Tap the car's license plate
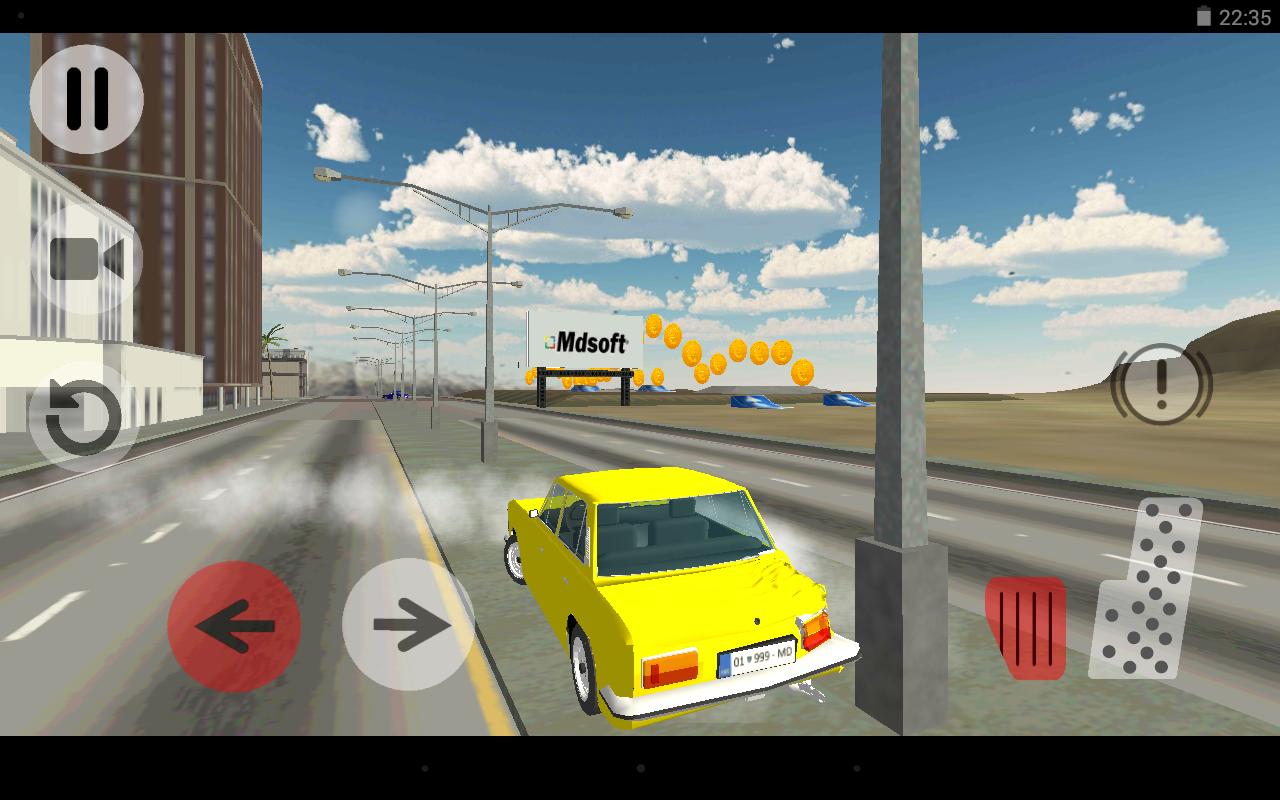 (x=757, y=659)
